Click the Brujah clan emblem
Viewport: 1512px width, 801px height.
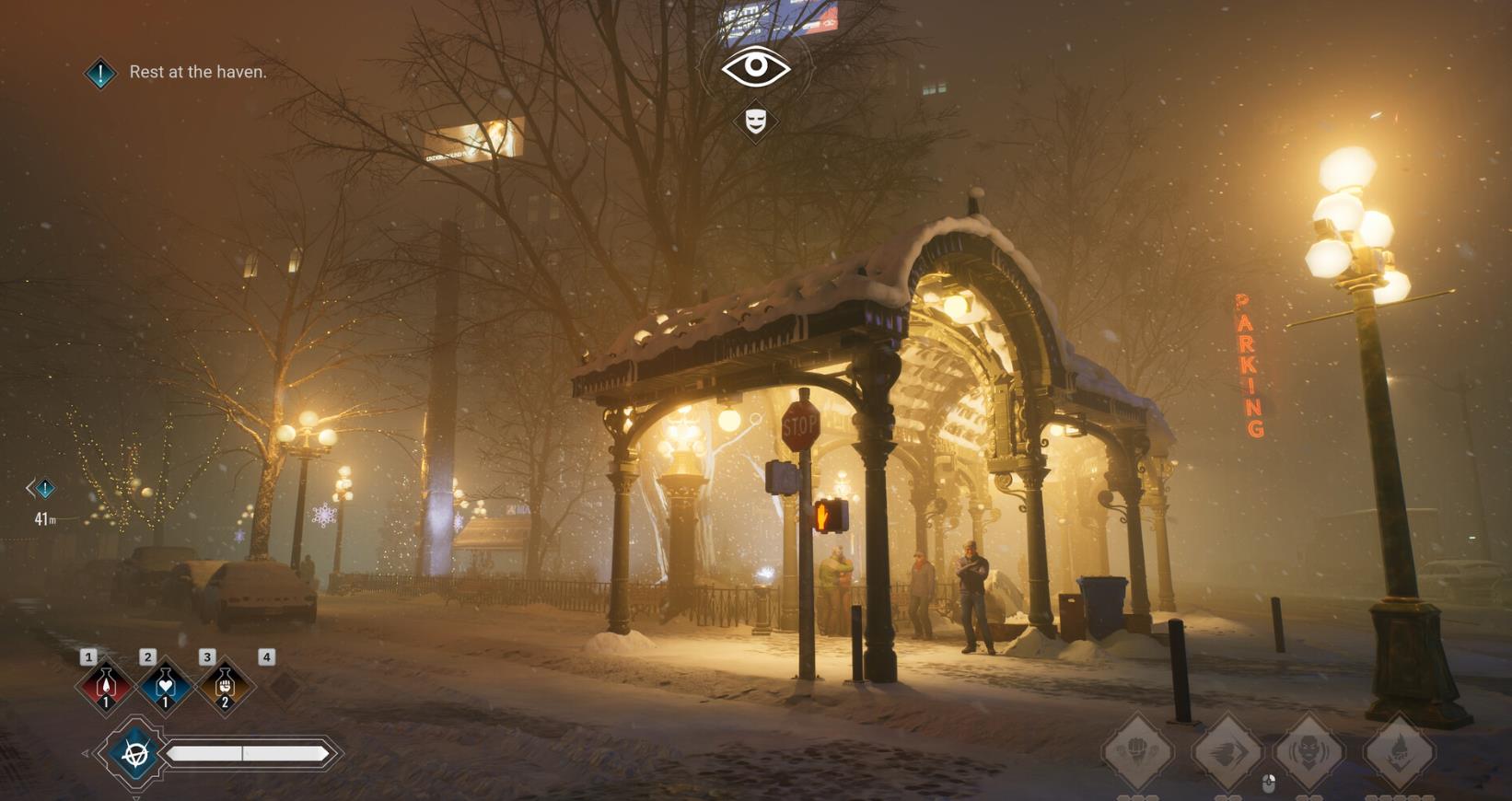136,754
